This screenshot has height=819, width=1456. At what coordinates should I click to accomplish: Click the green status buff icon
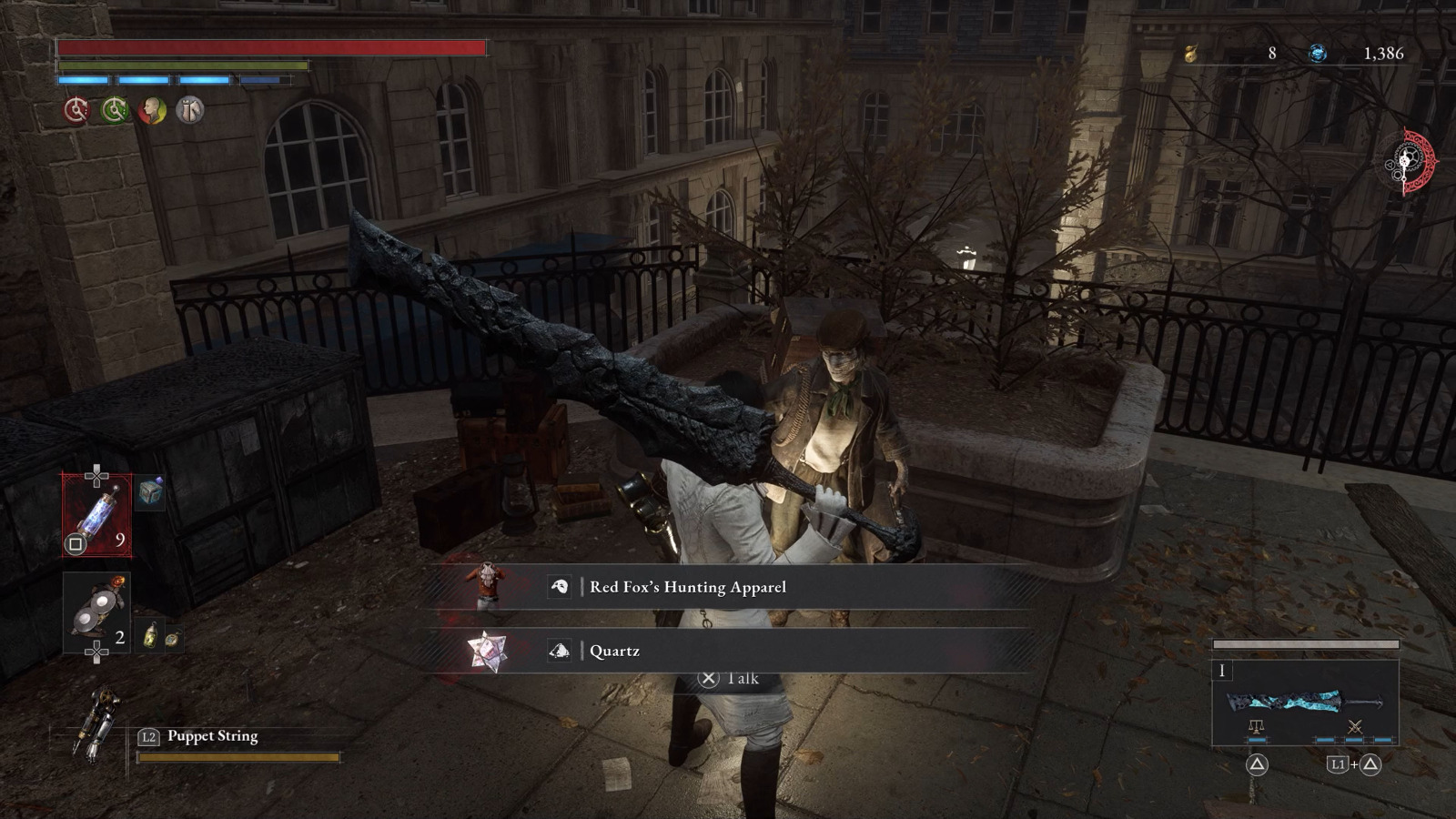(x=115, y=110)
